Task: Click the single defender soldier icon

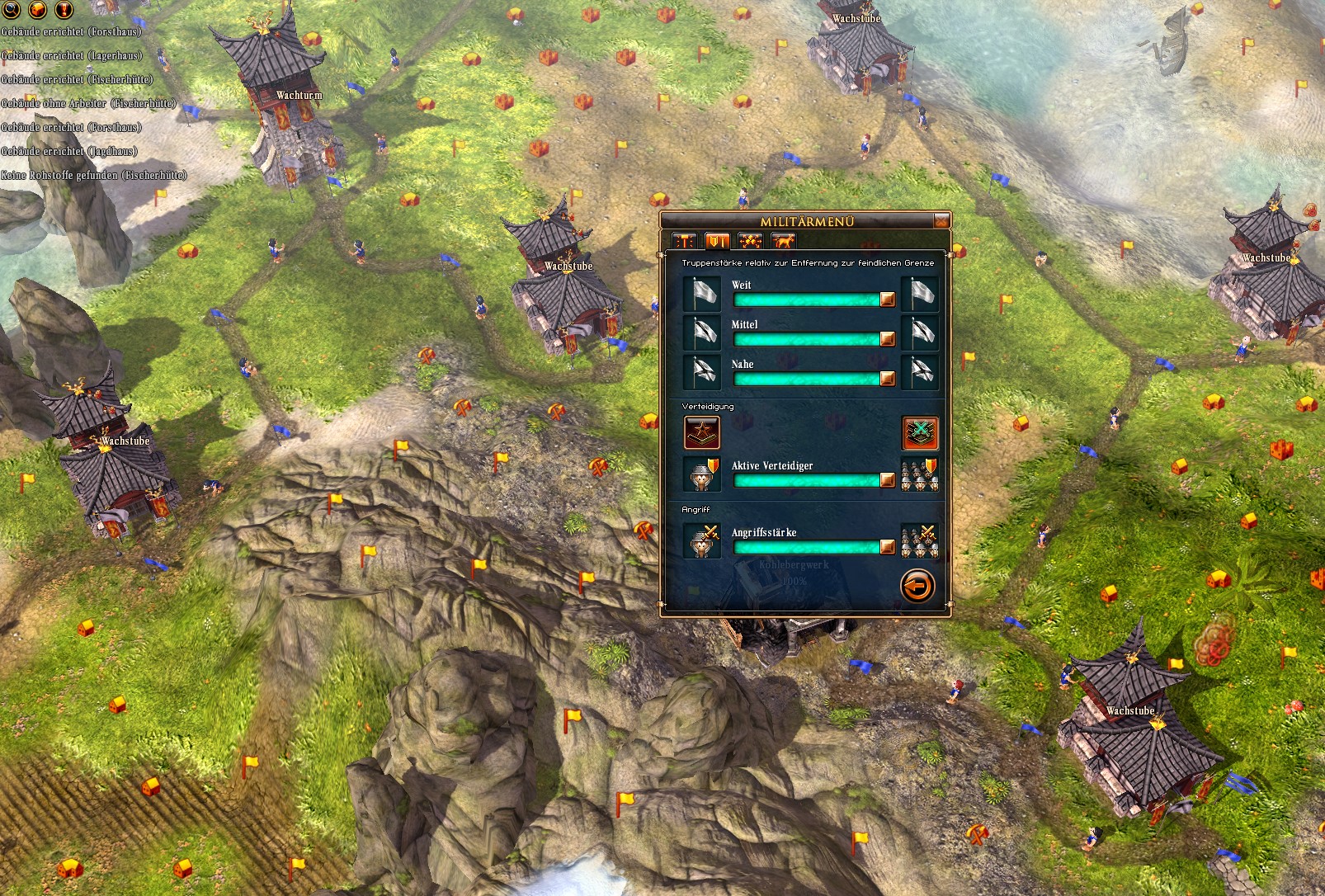Action: pyautogui.click(x=702, y=474)
